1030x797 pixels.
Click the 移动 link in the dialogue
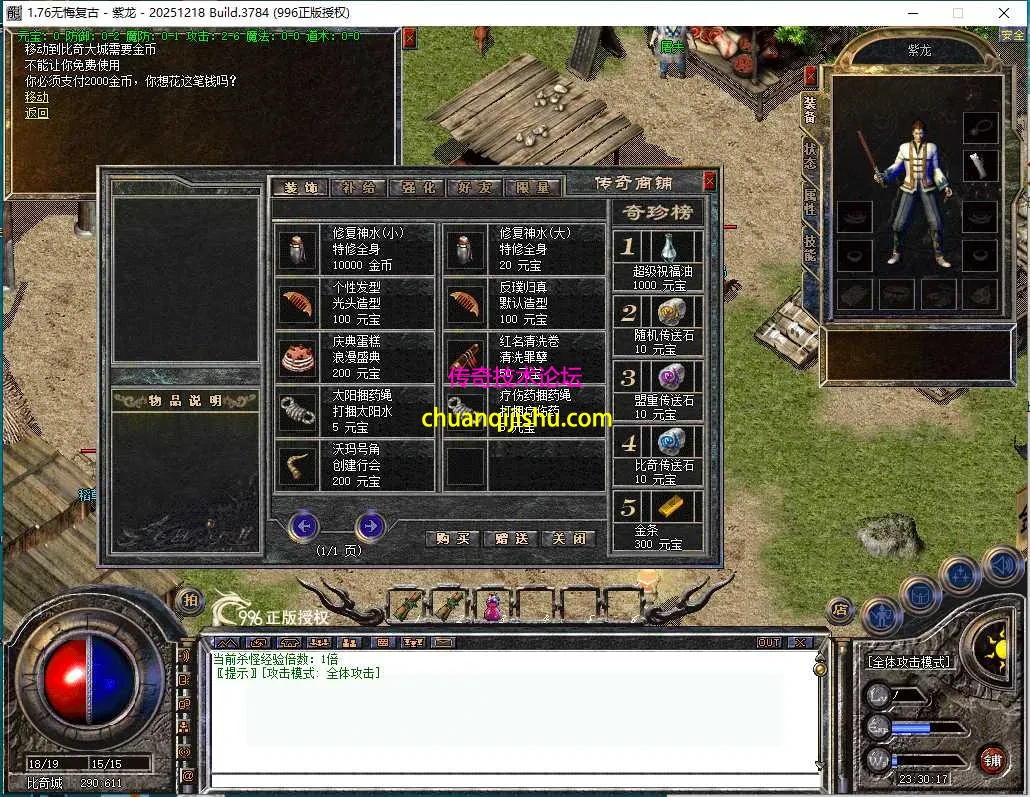(x=37, y=97)
